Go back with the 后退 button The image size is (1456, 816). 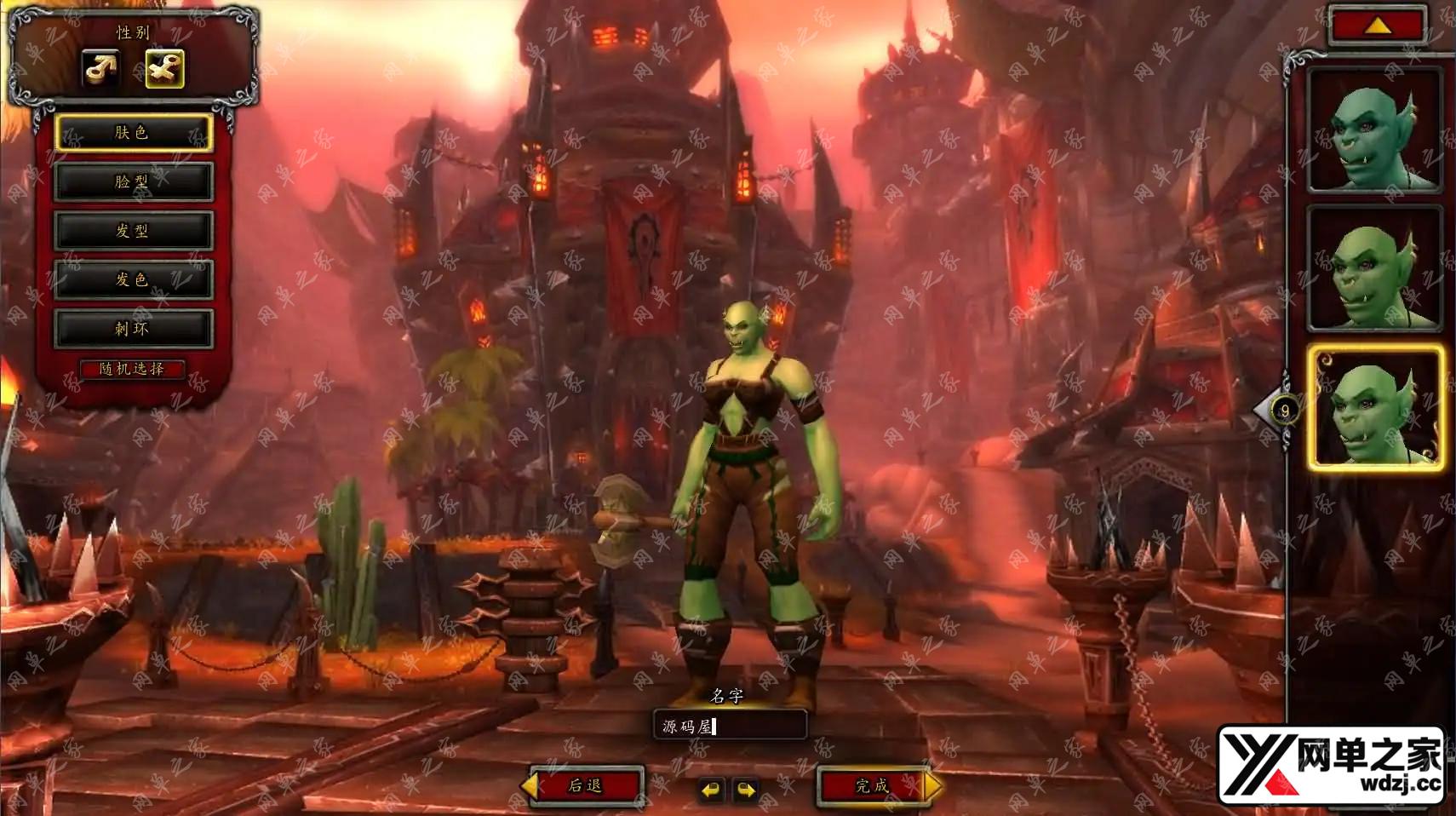point(587,785)
